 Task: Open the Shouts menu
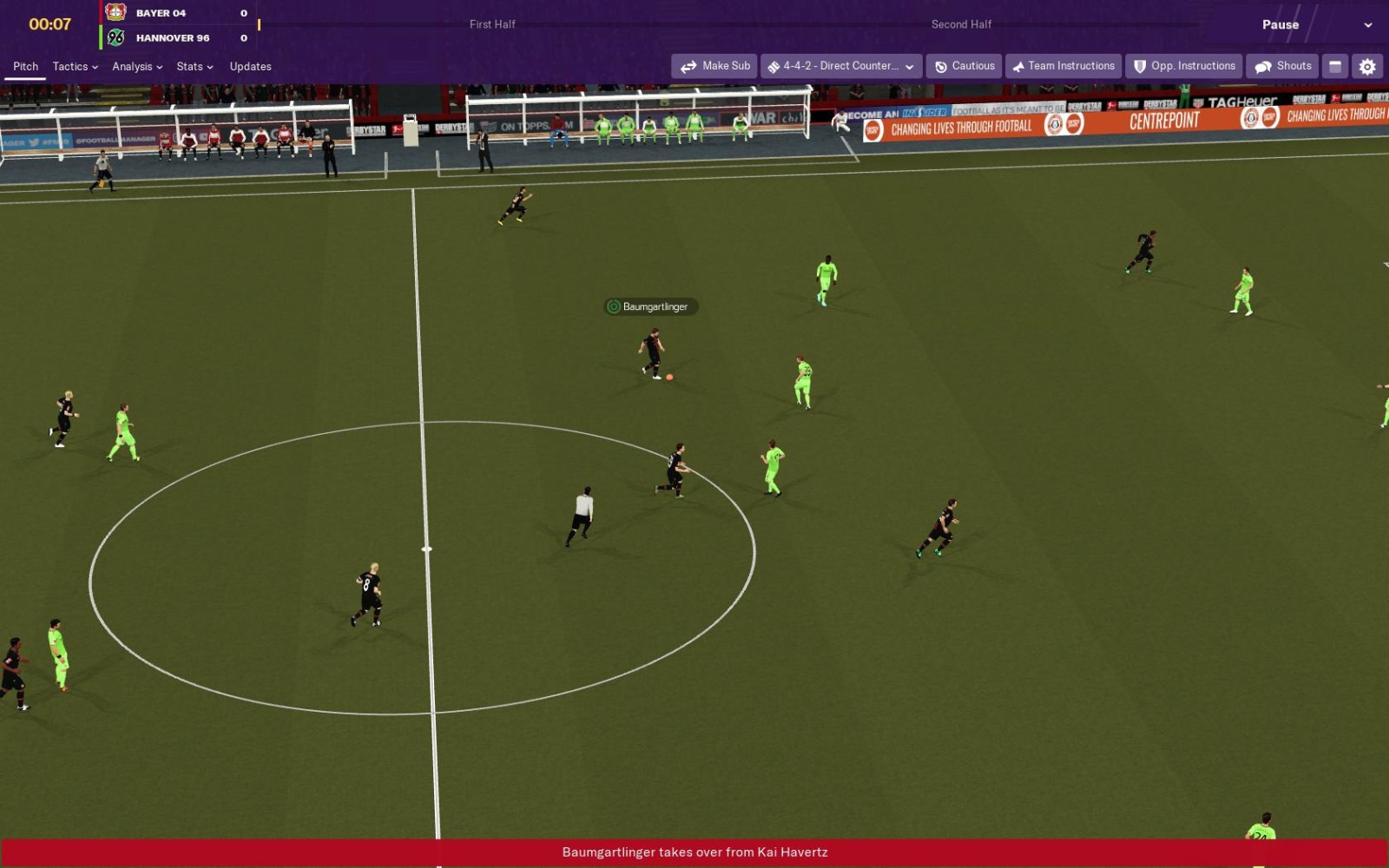1282,66
